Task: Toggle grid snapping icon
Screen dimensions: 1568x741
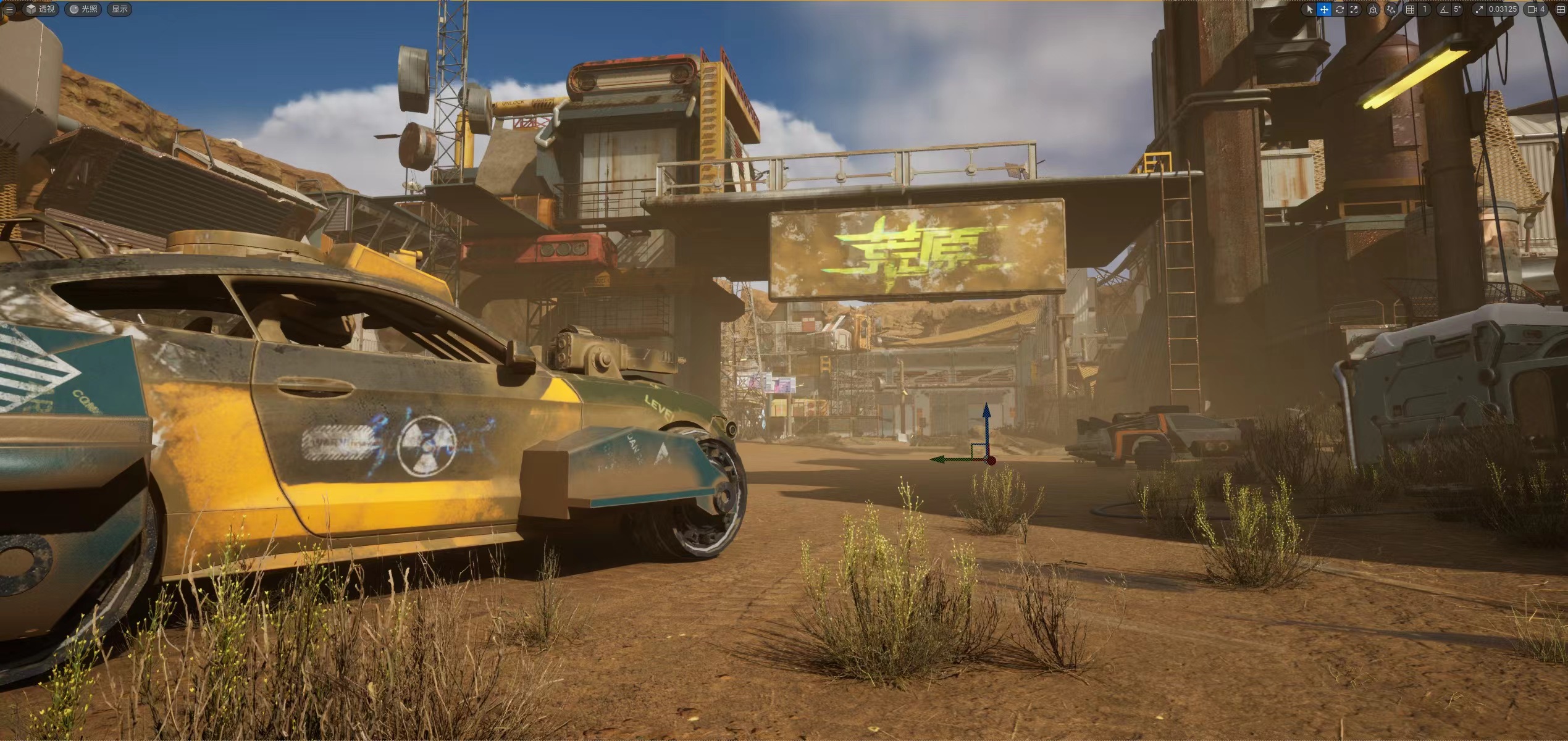Action: [1410, 9]
